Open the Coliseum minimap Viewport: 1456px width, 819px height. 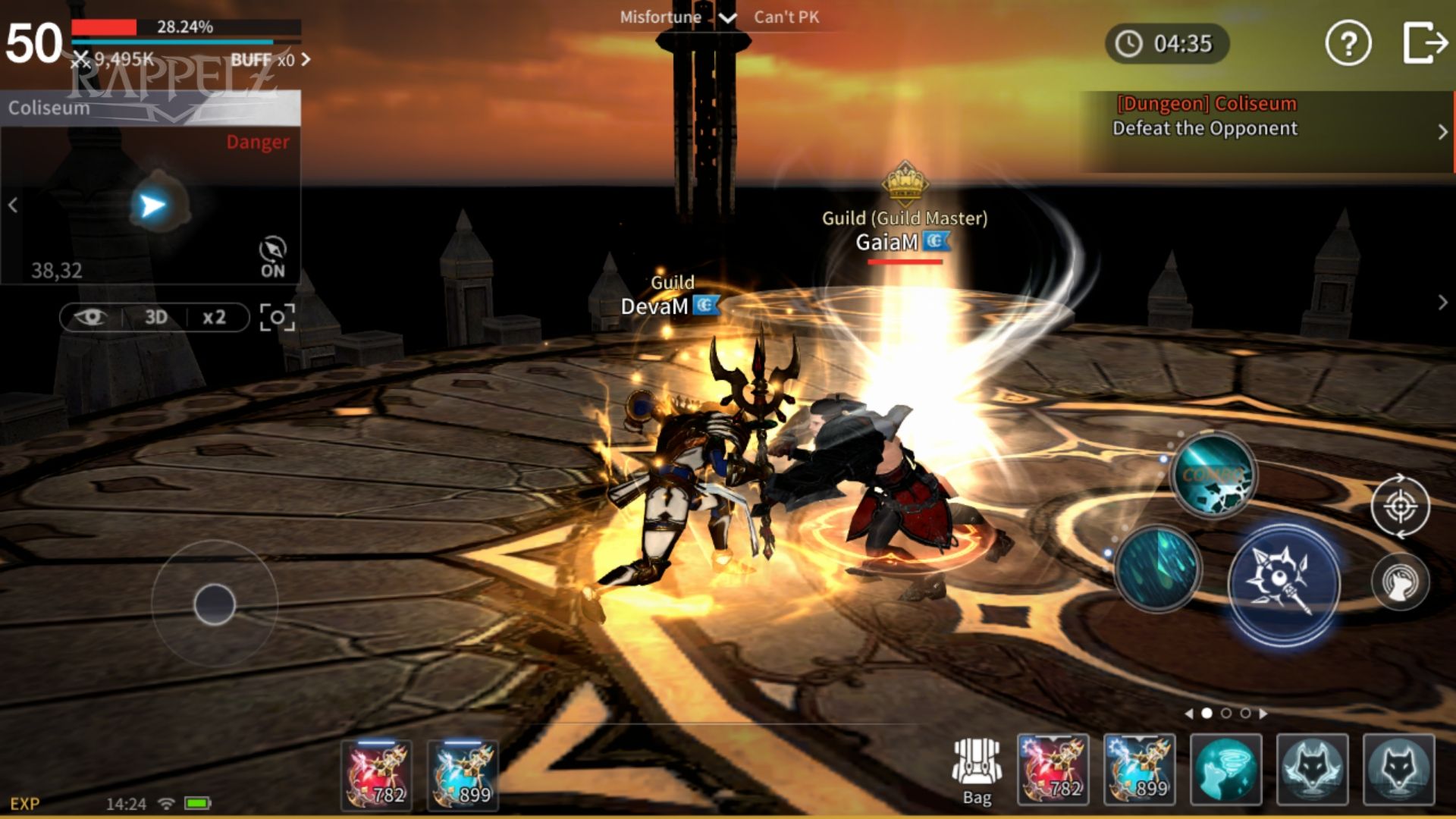tap(152, 206)
